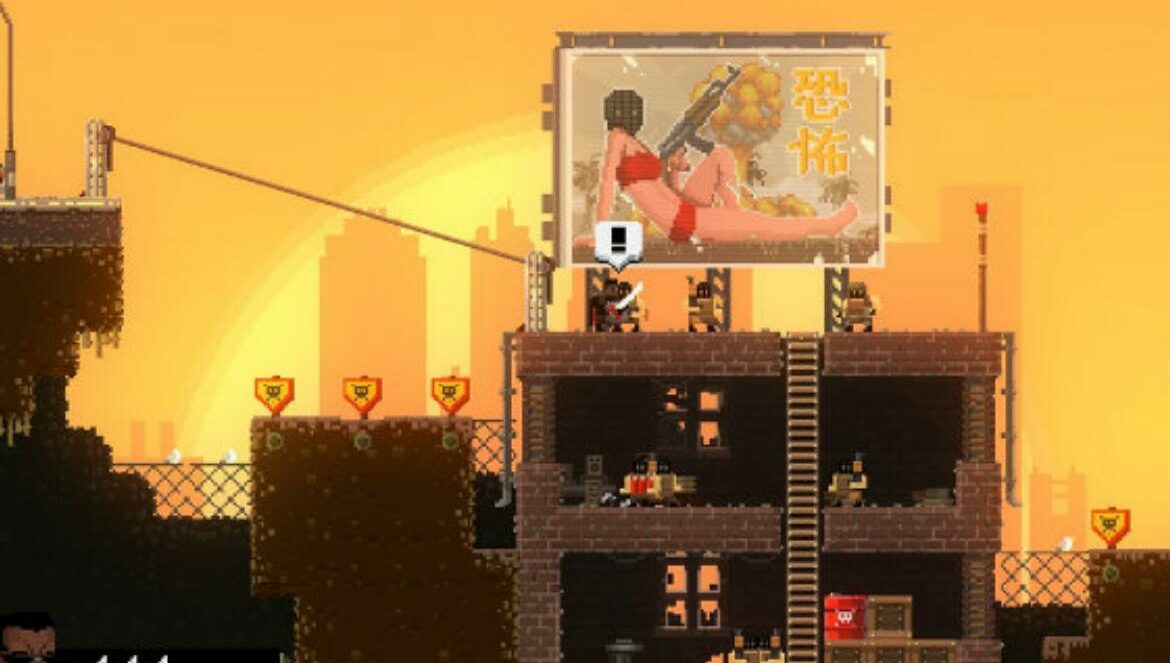
Task: Click the bro character portrait
Action: (27, 638)
